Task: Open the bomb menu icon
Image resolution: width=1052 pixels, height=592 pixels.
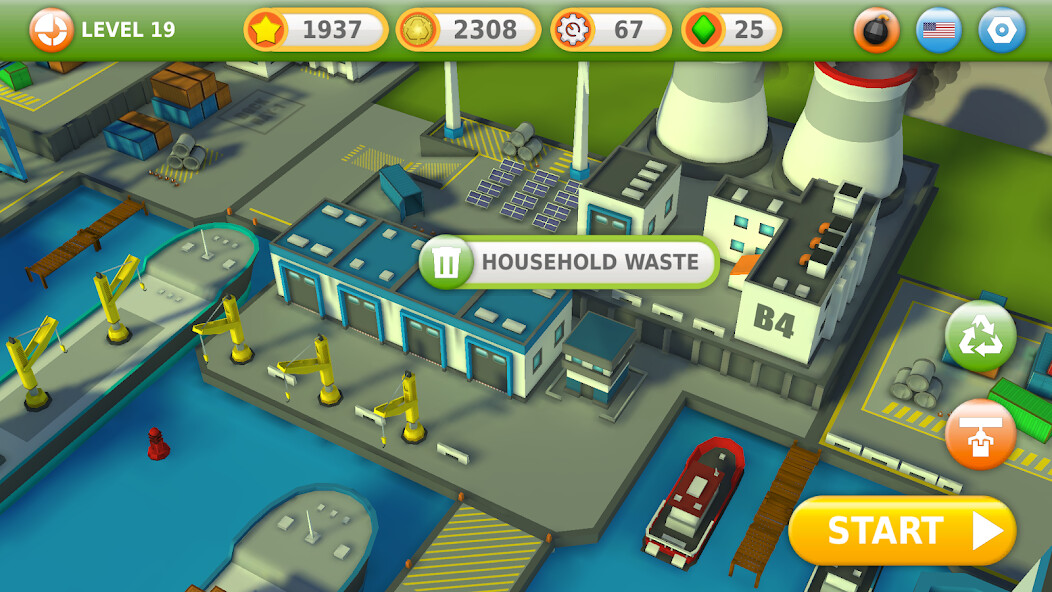Action: coord(876,30)
